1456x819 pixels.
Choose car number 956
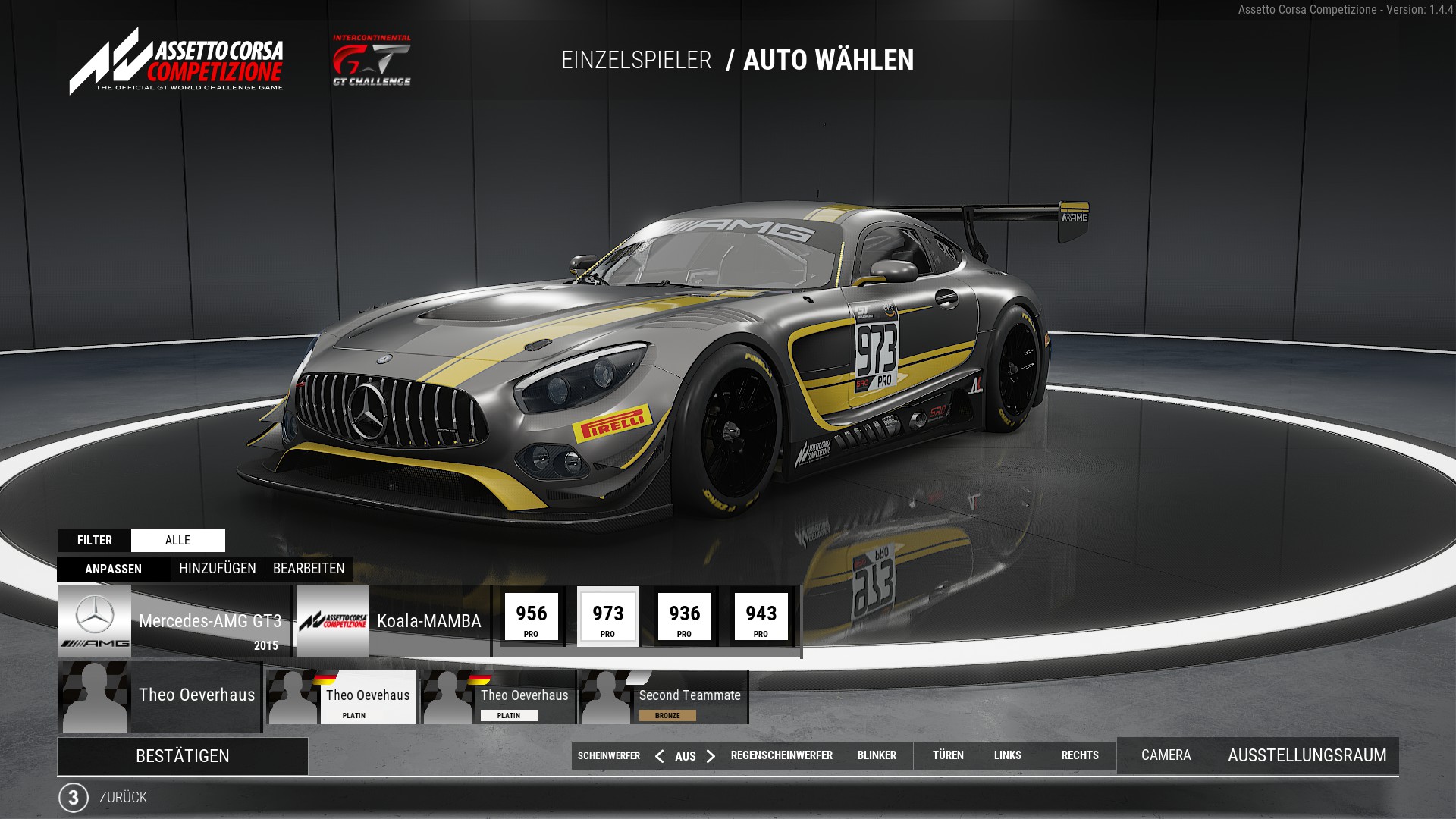pyautogui.click(x=532, y=617)
